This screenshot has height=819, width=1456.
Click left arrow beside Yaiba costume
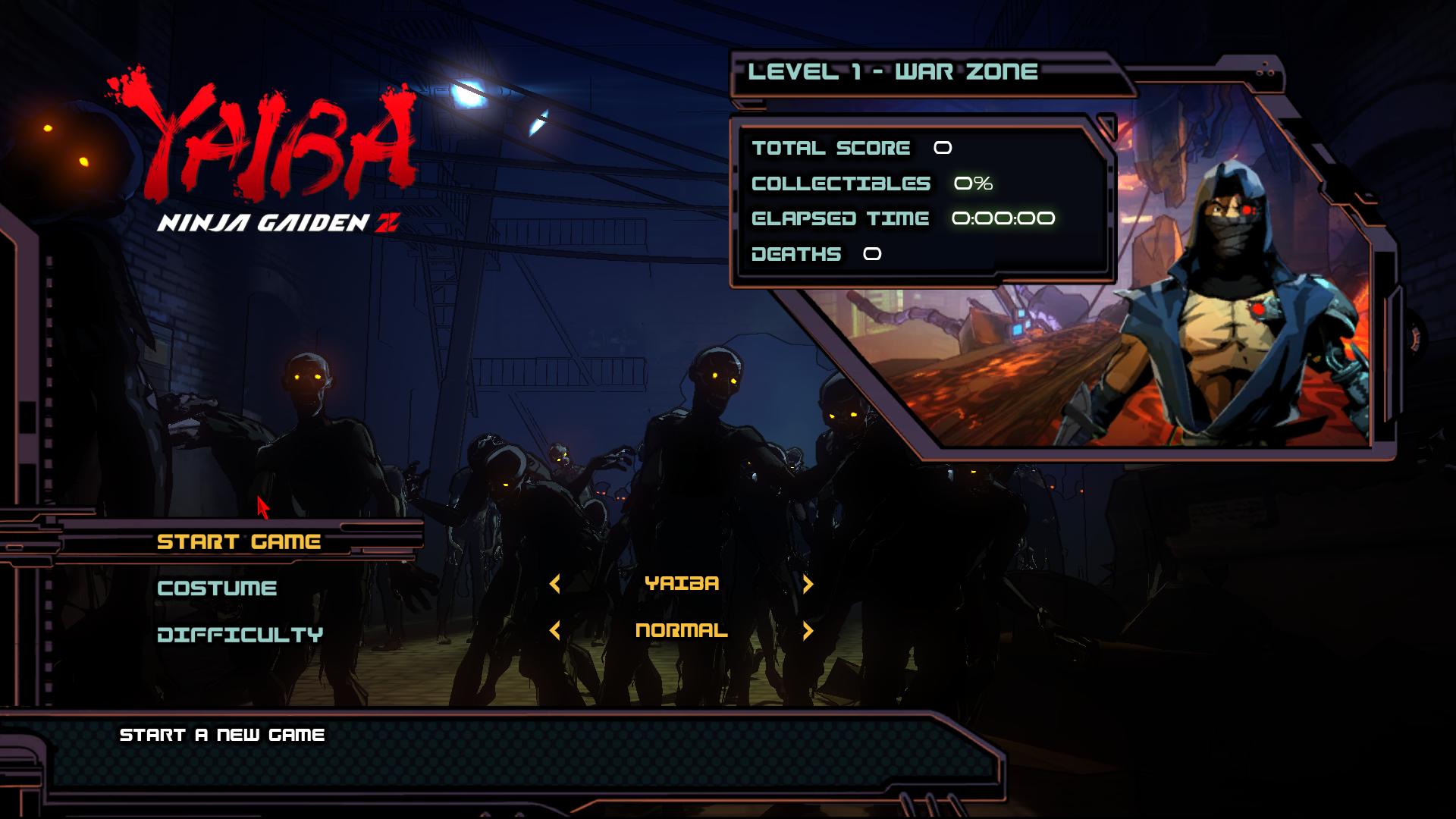pos(555,583)
